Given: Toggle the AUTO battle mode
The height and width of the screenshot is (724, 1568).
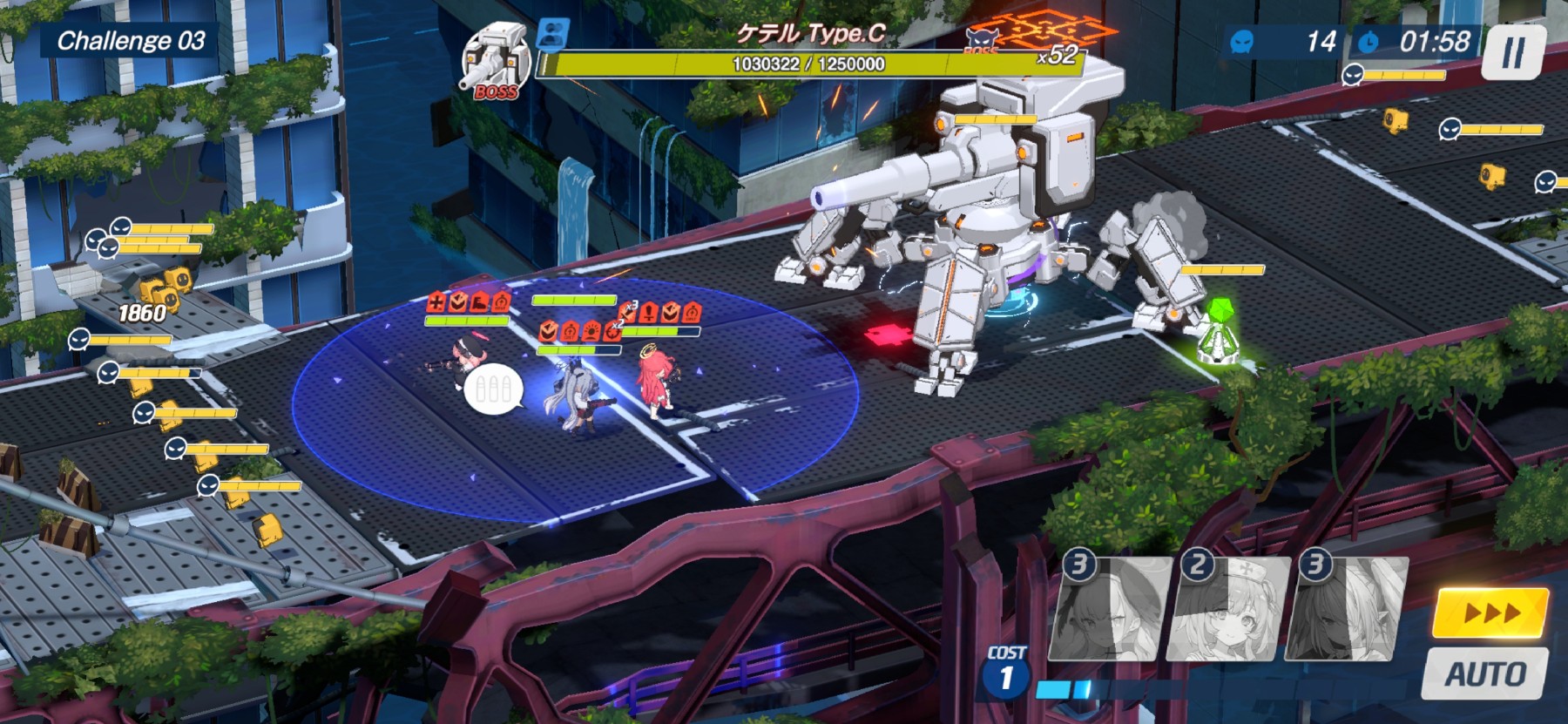Looking at the screenshot, I should (1486, 673).
